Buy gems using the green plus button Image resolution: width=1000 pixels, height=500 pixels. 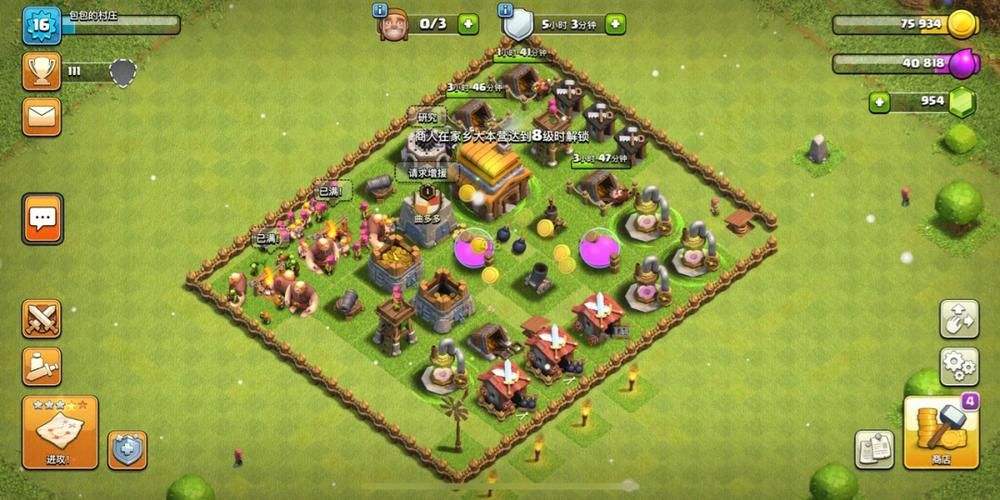click(880, 102)
